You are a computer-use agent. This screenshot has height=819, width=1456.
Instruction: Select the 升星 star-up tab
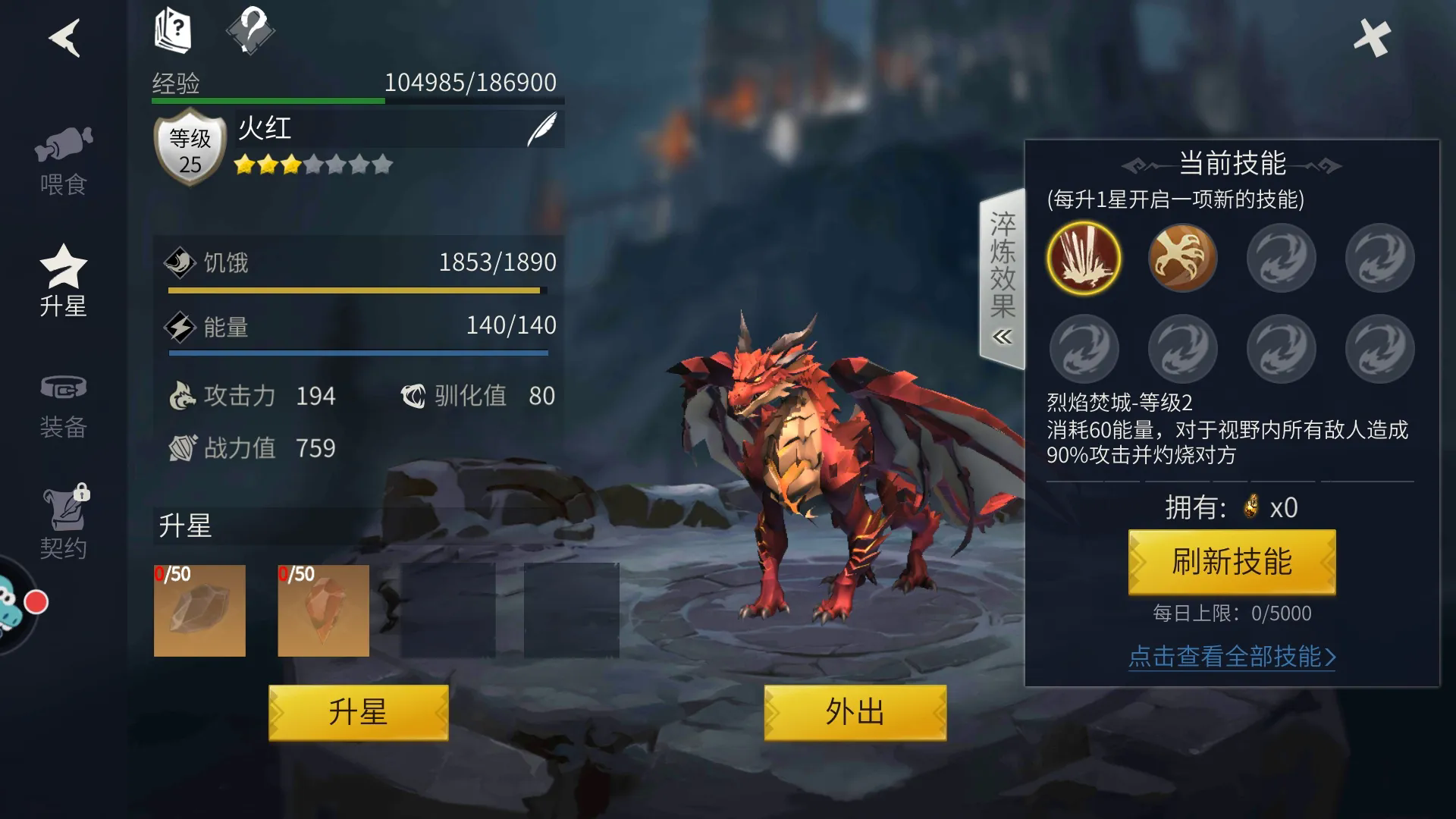click(x=64, y=282)
